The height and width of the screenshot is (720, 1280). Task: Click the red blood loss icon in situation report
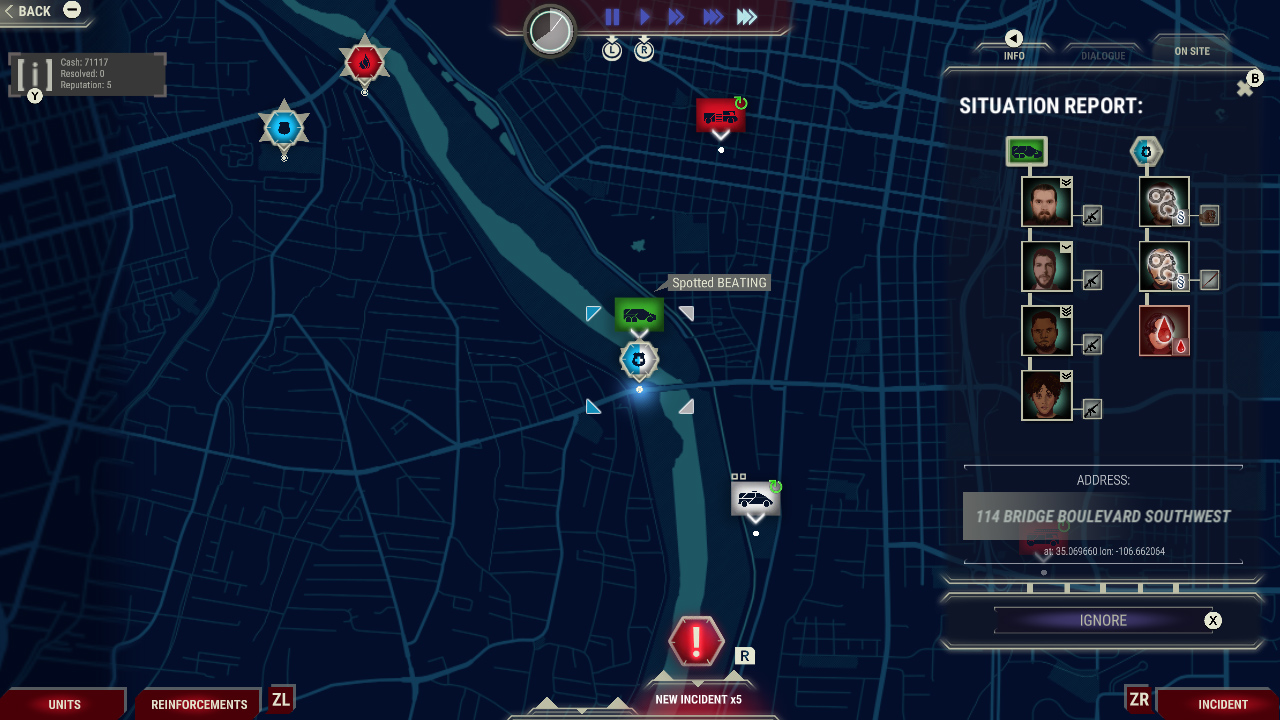[1163, 330]
